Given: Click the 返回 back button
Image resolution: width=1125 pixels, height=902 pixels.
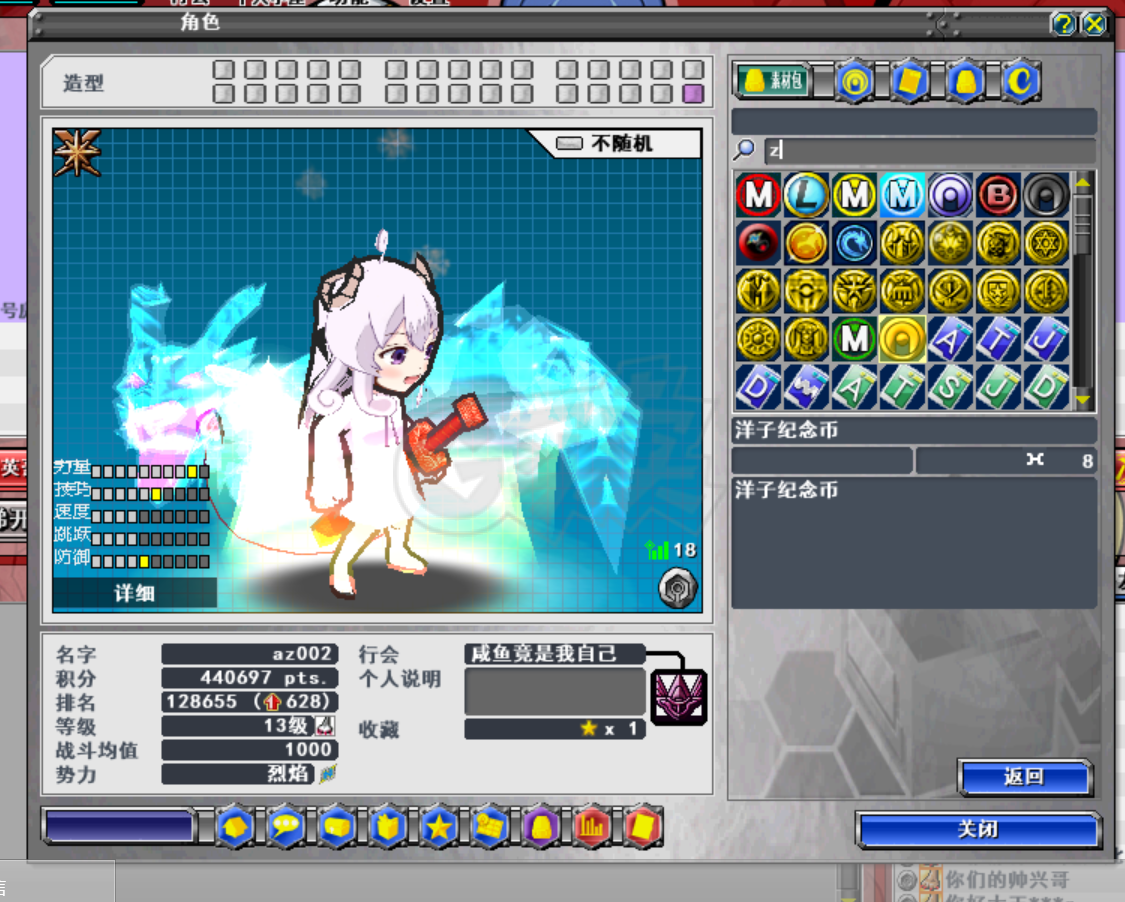Looking at the screenshot, I should tap(1023, 777).
